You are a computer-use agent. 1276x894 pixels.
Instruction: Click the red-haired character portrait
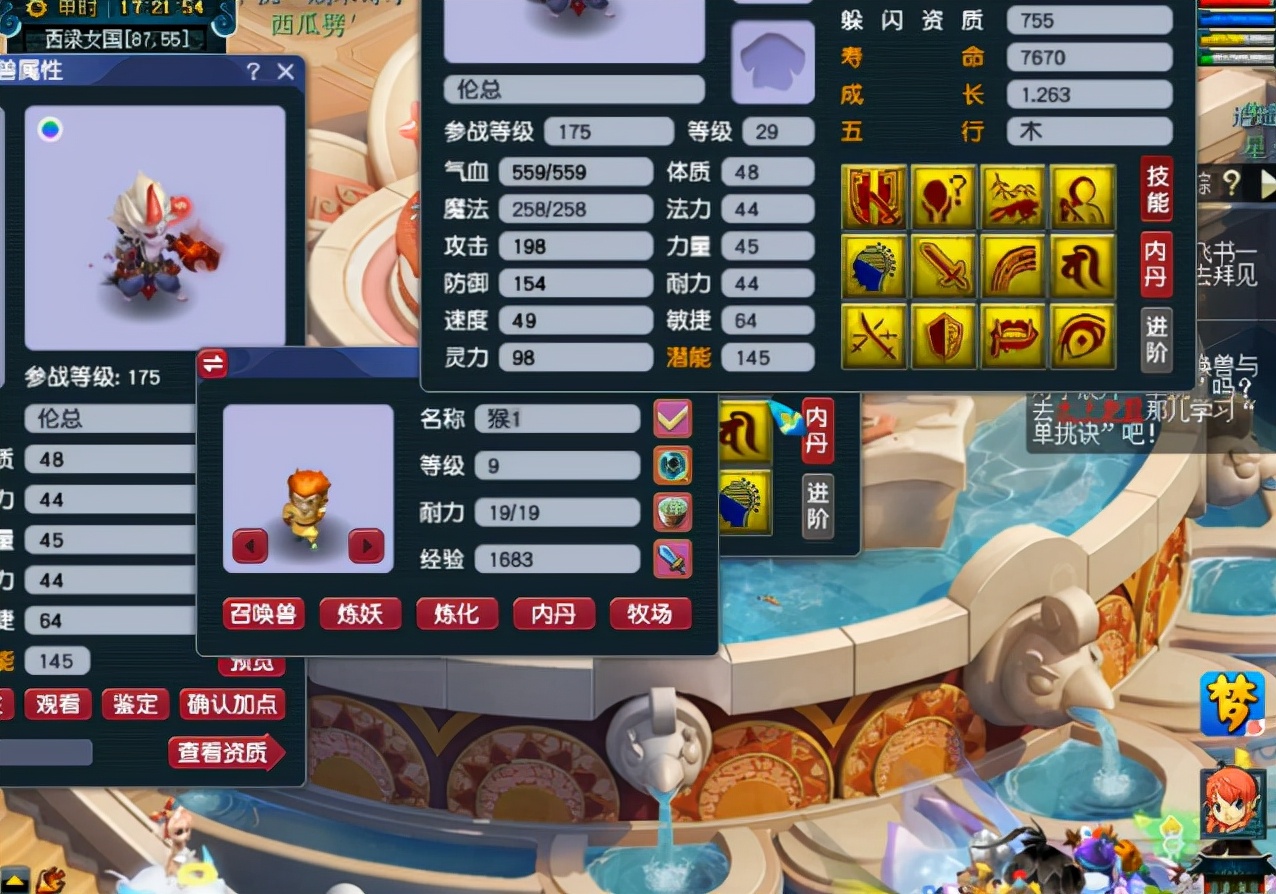[1232, 803]
